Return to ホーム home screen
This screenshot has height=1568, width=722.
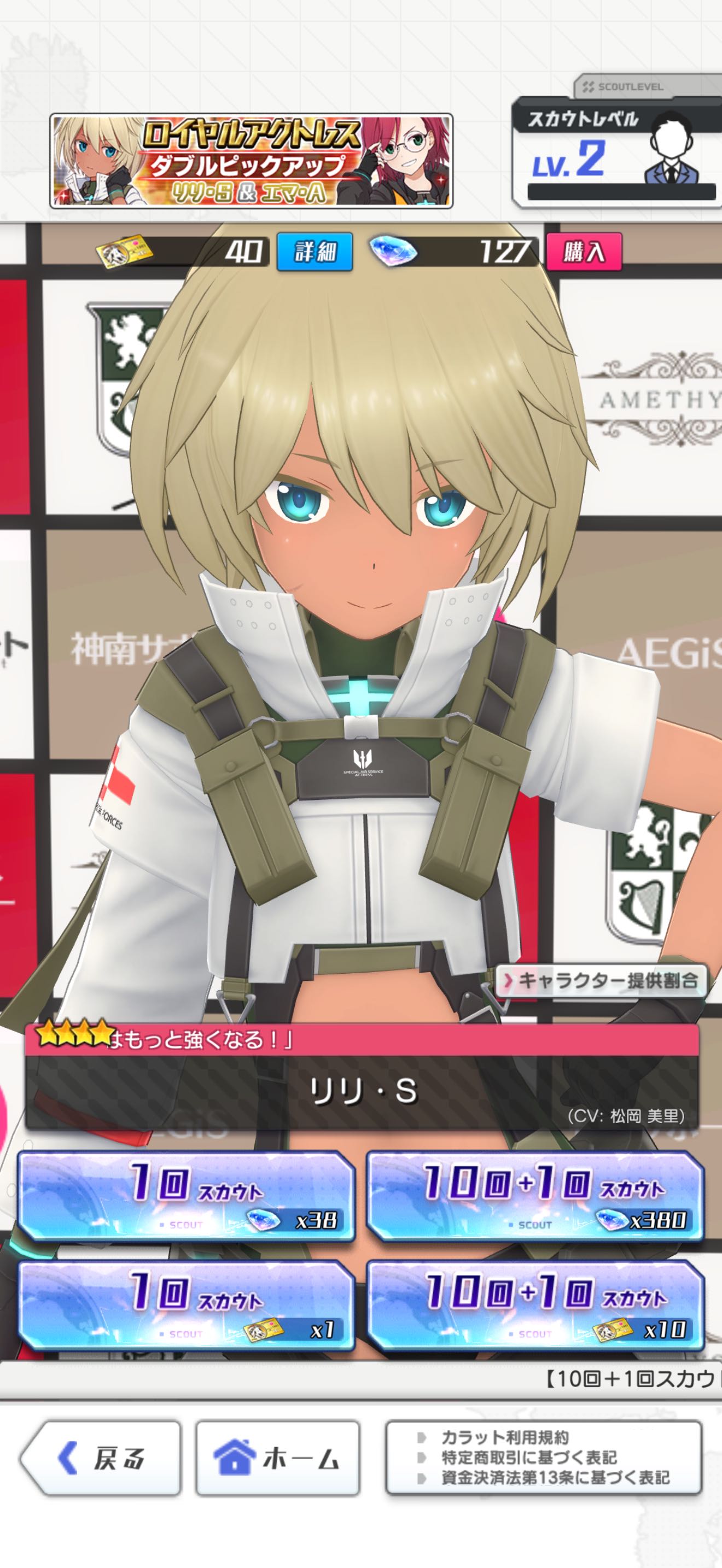(278, 1459)
